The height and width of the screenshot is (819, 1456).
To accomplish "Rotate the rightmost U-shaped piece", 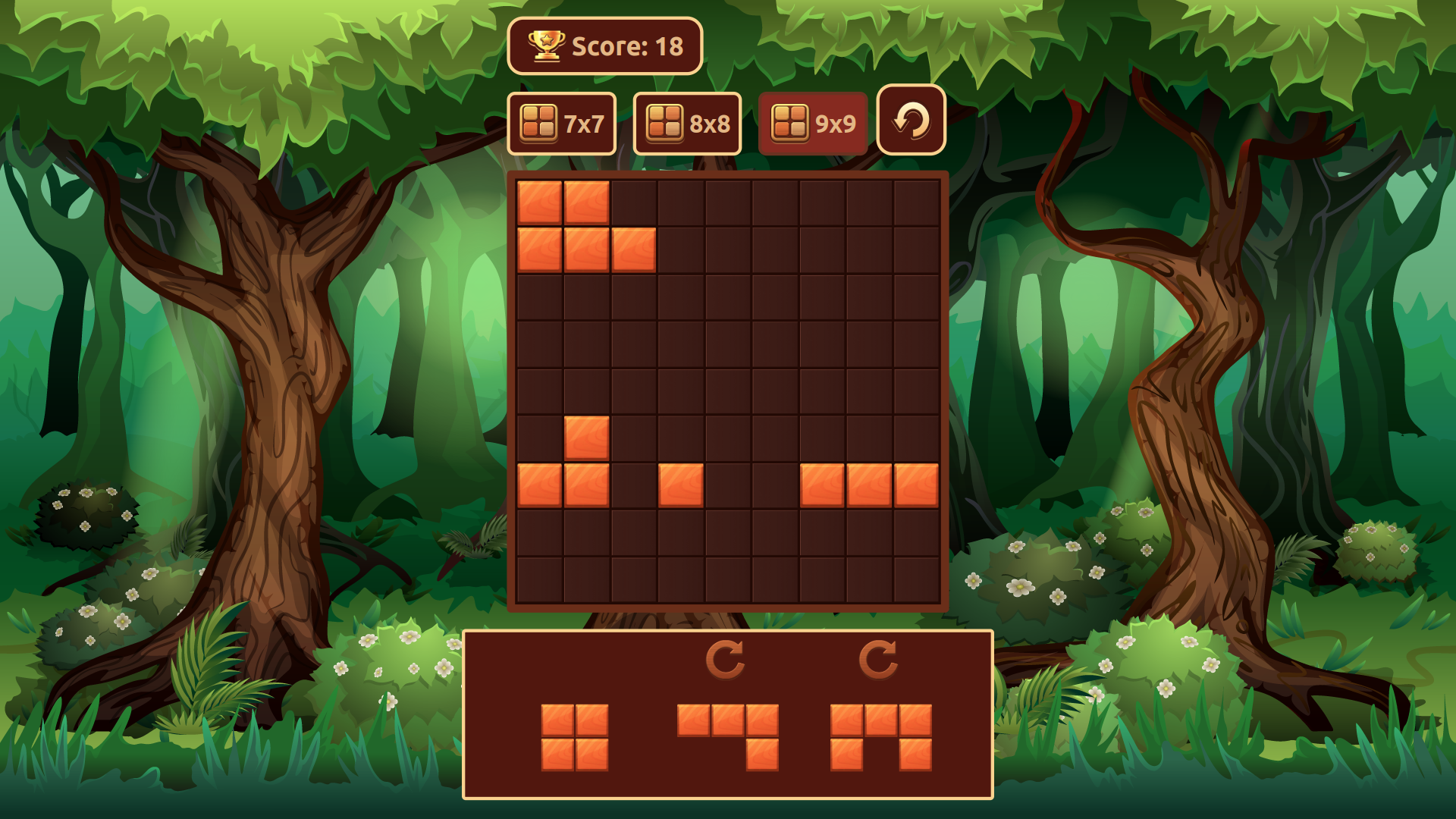I will [x=880, y=658].
